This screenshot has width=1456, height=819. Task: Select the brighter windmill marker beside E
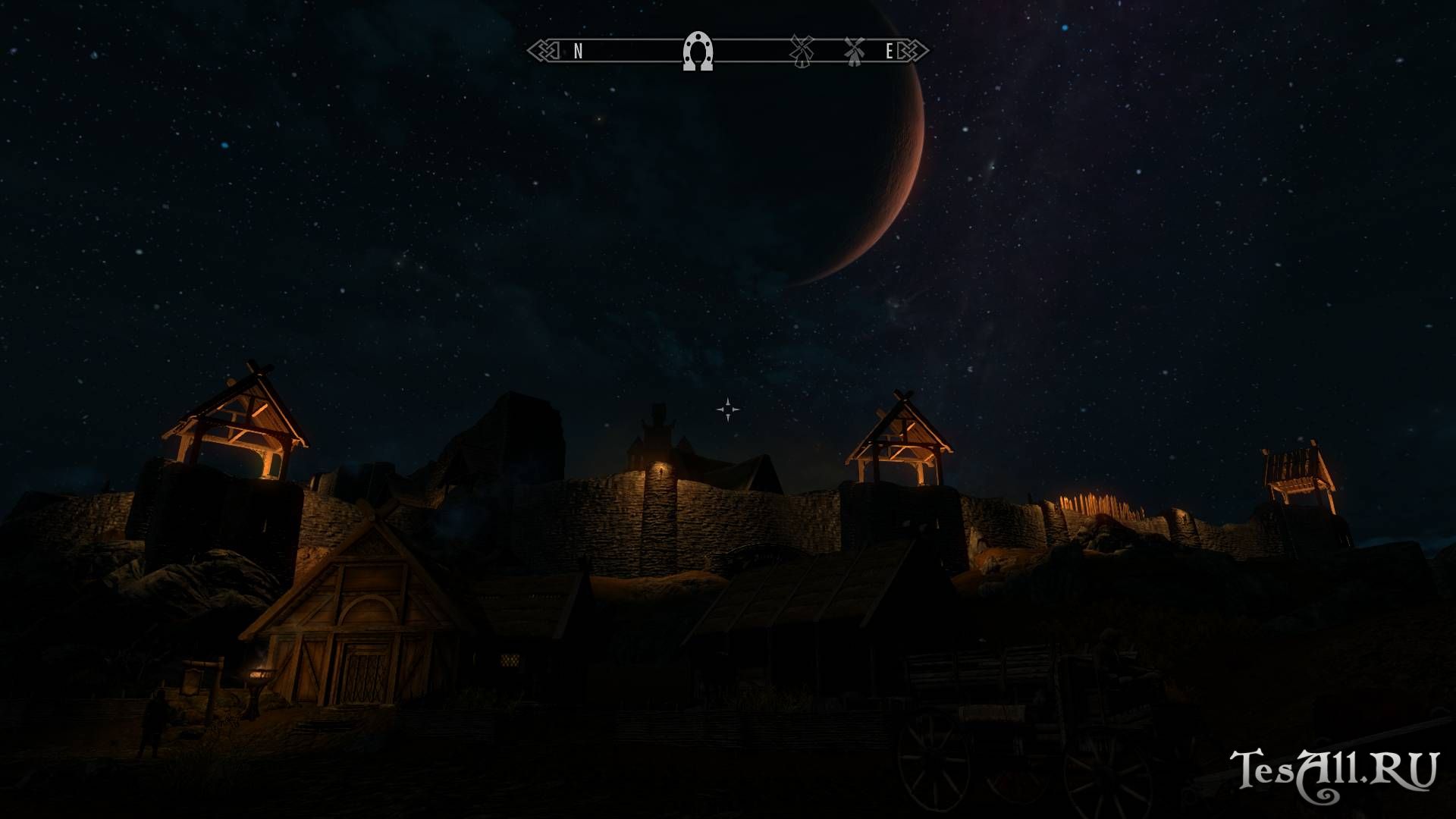tap(855, 51)
